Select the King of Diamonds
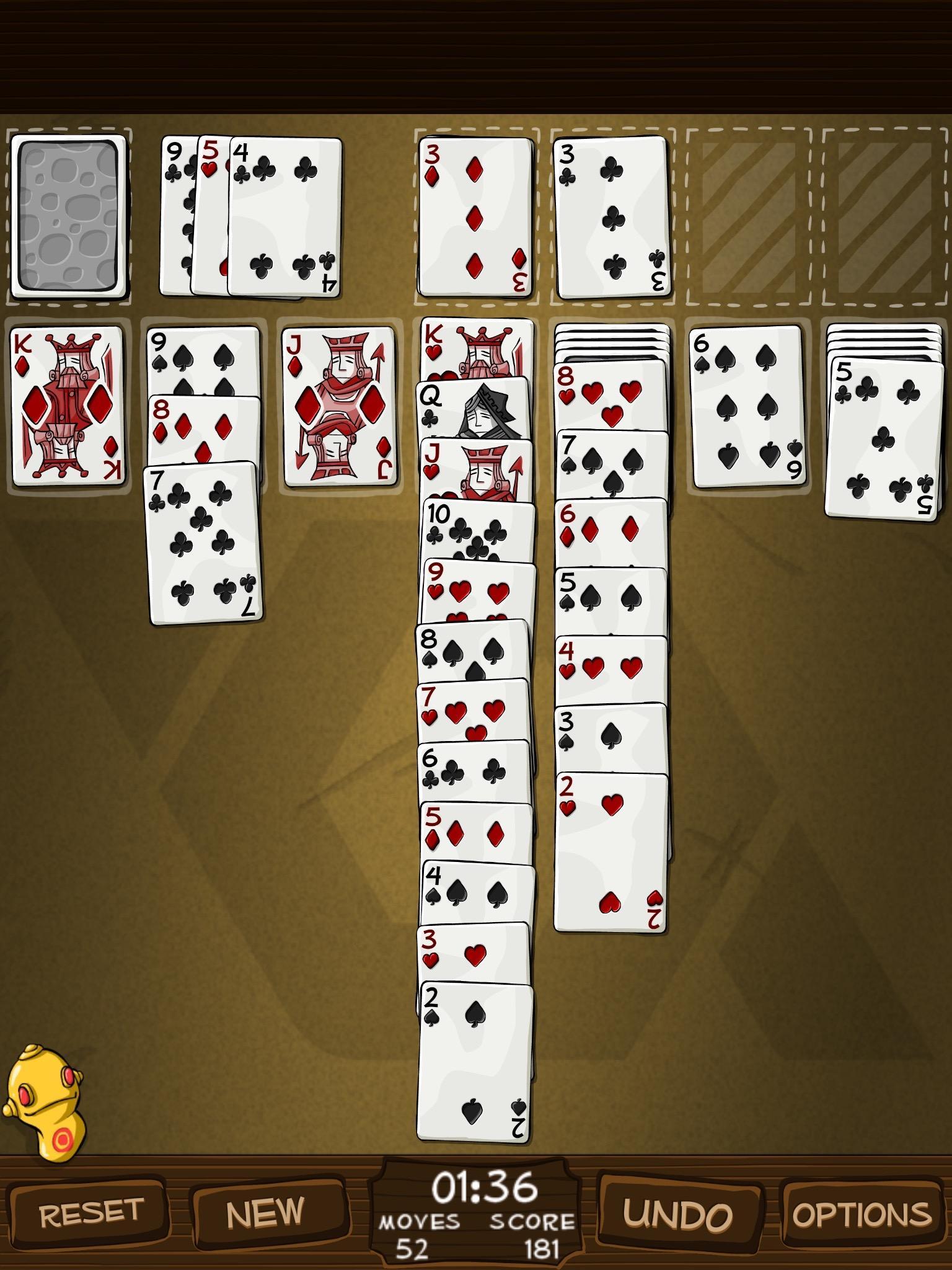The height and width of the screenshot is (1270, 952). coord(68,409)
